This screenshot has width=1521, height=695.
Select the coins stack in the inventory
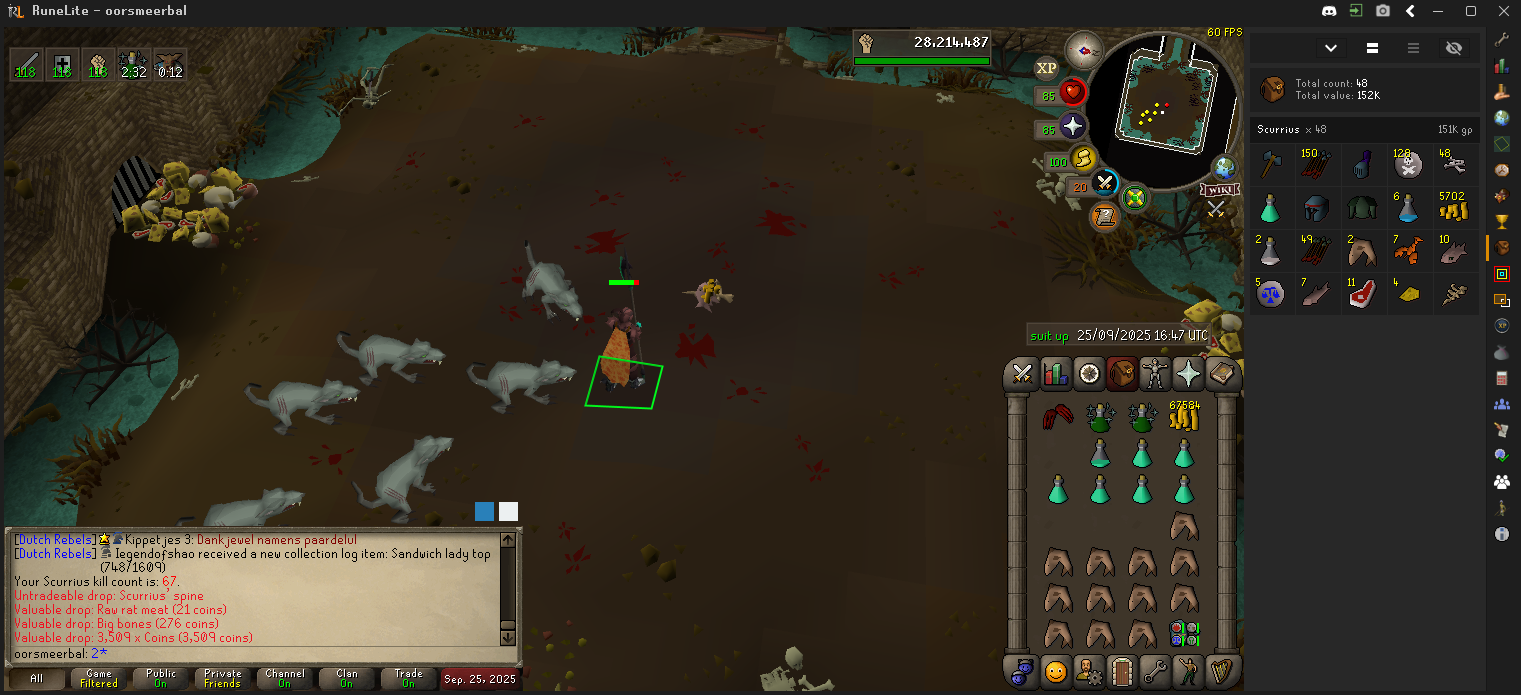1184,416
